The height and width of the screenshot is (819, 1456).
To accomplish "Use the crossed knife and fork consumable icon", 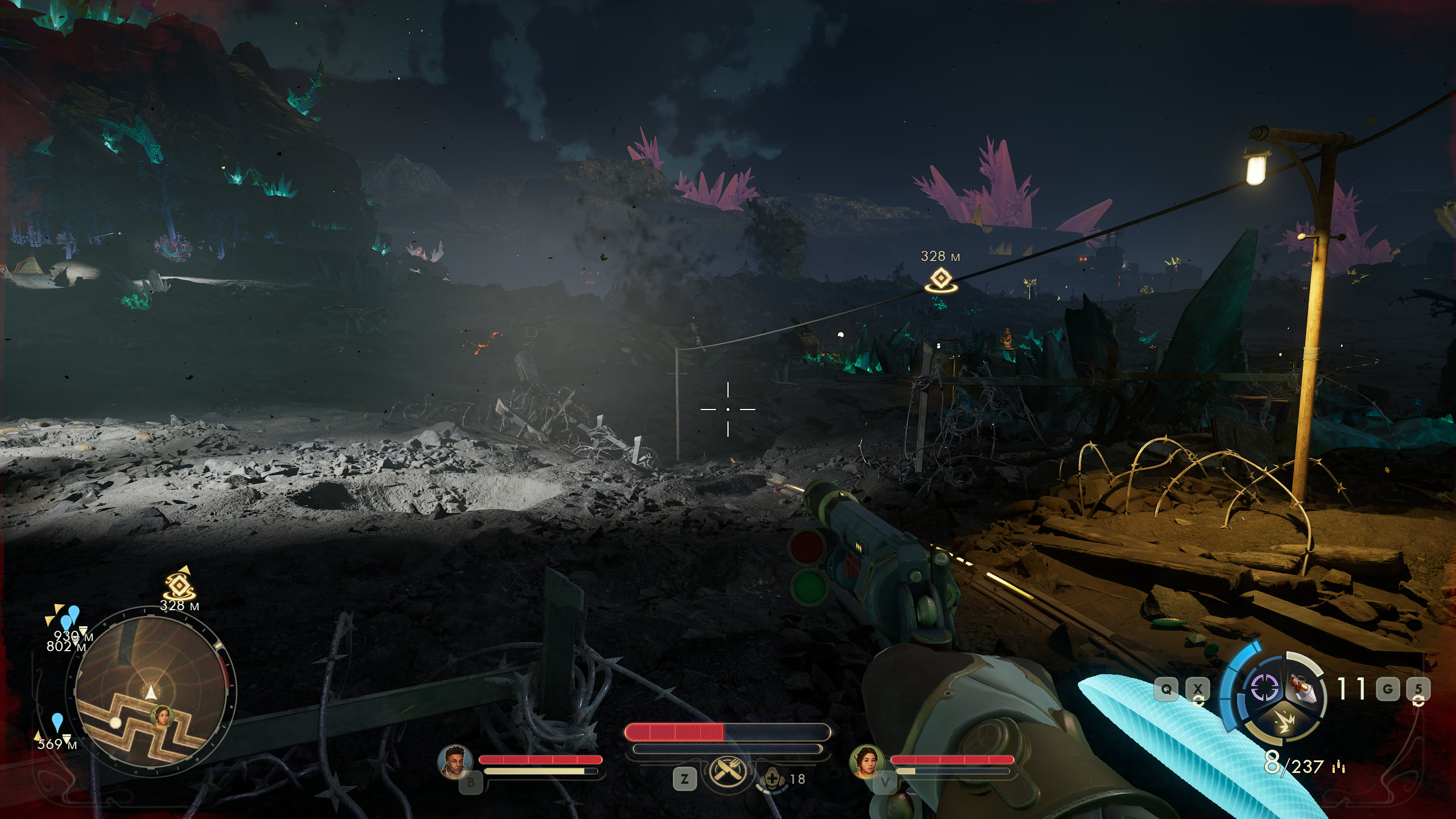I will (726, 771).
